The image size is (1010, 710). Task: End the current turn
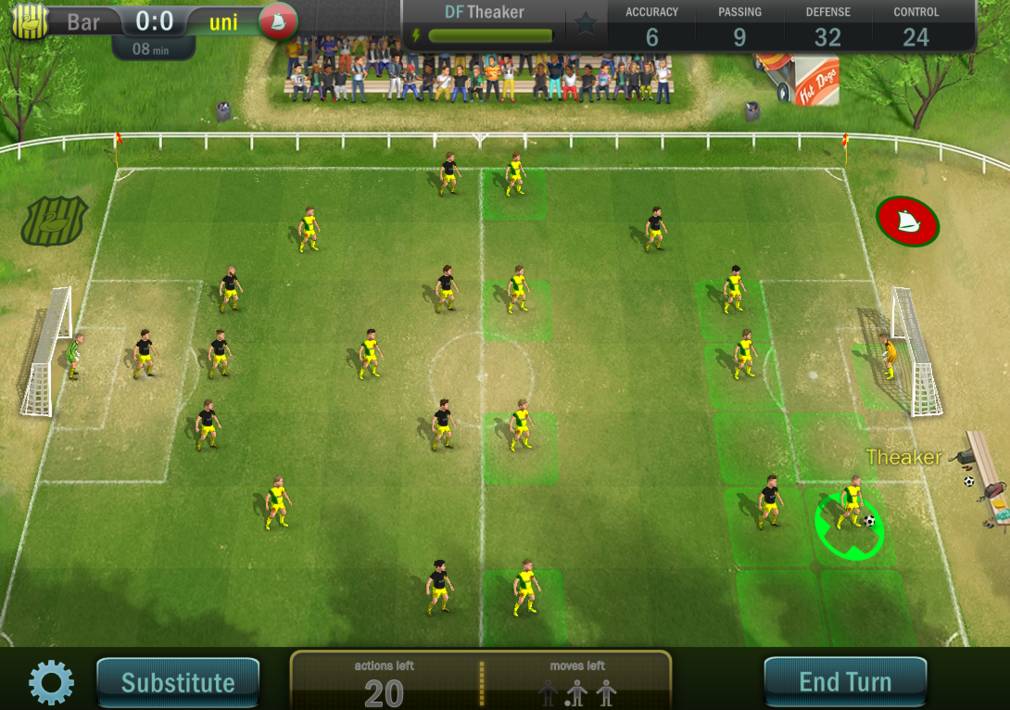(x=845, y=683)
